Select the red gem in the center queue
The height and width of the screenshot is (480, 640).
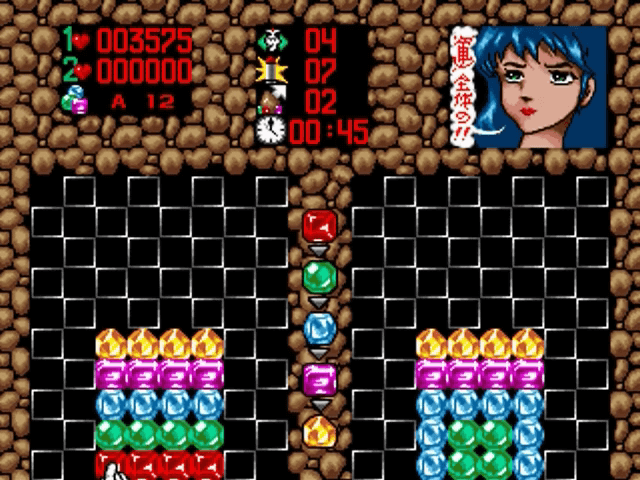319,224
